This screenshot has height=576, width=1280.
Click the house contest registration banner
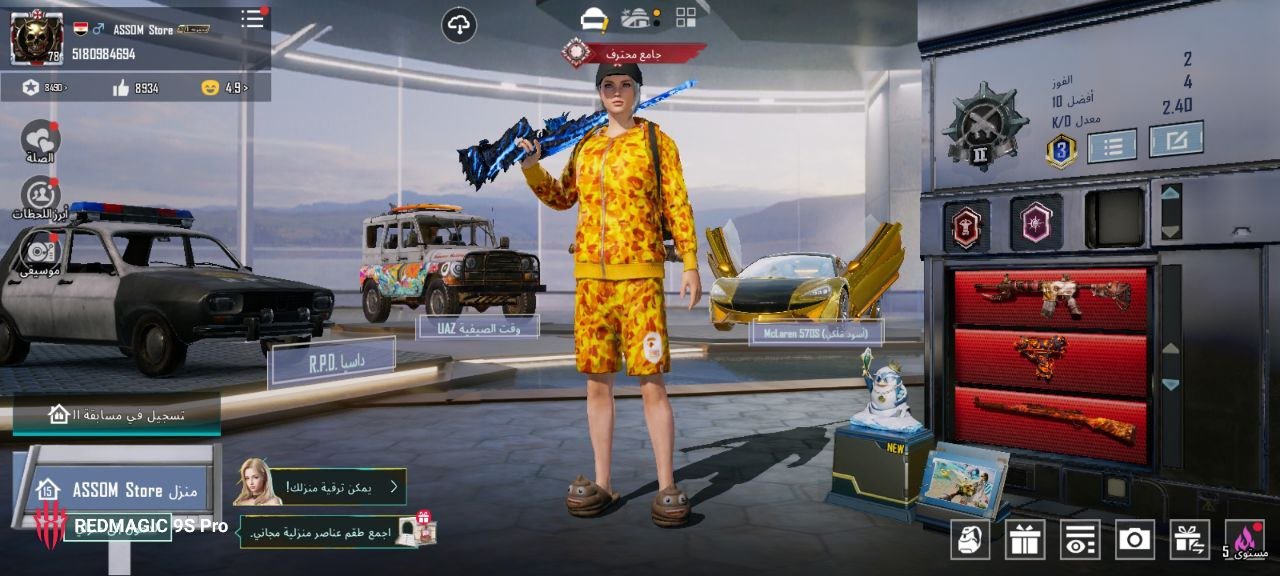[x=117, y=414]
